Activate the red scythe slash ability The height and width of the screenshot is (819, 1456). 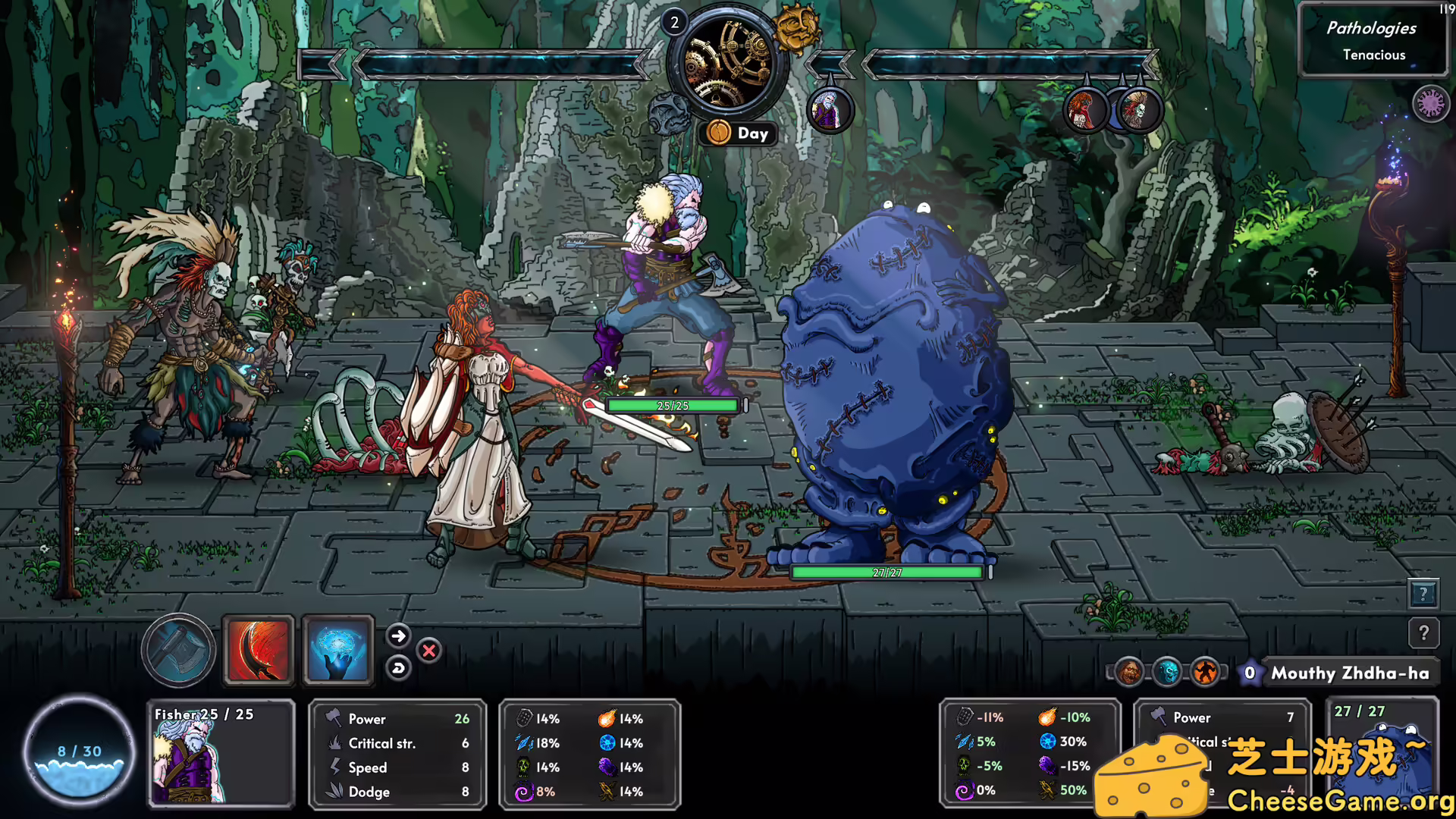(x=258, y=650)
